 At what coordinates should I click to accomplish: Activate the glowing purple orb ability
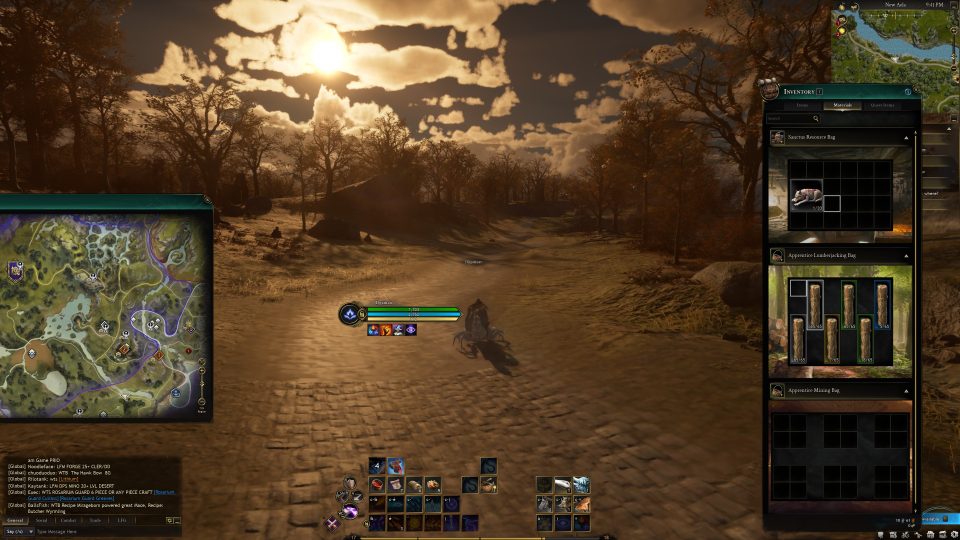click(350, 512)
